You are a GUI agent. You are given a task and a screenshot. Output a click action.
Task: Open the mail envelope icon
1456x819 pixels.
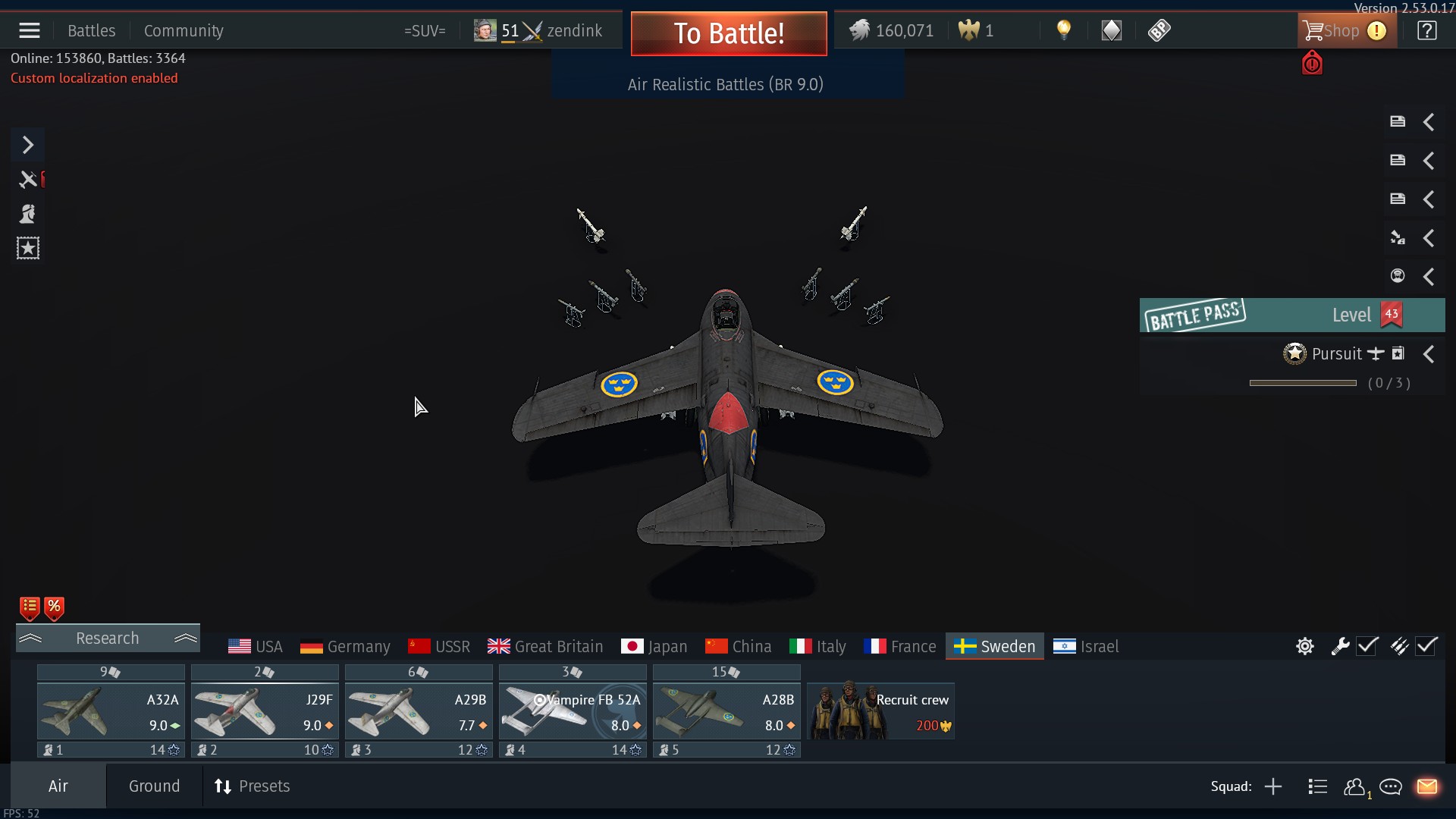pos(1426,786)
